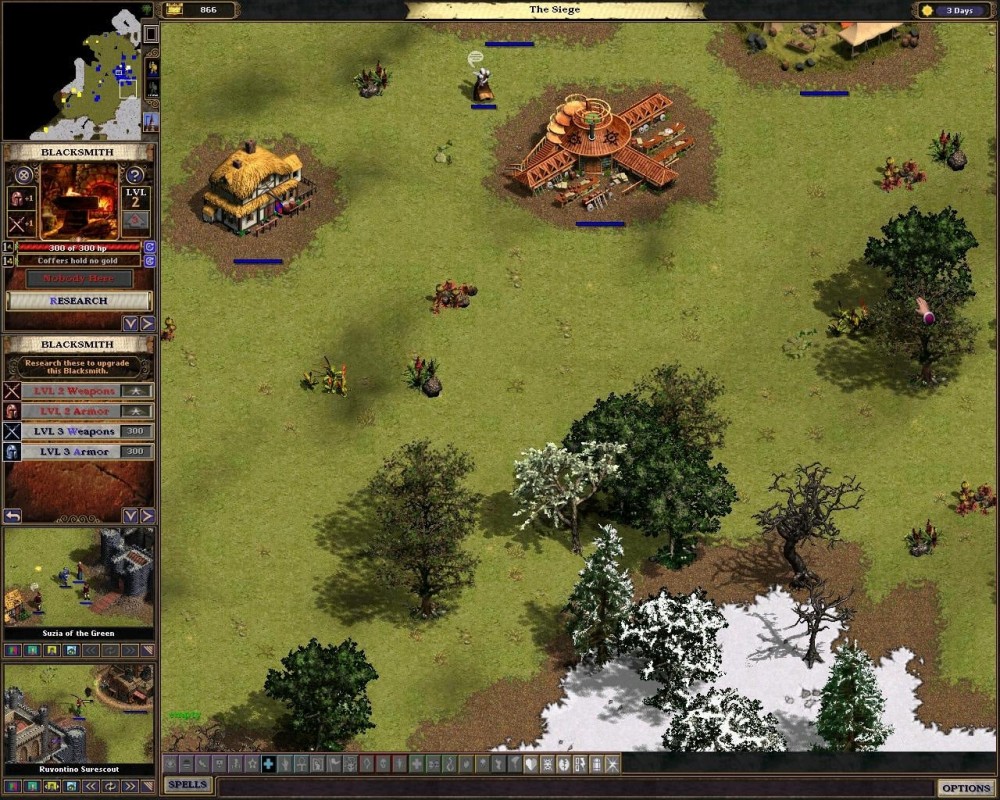The image size is (1000, 800).
Task: Open the Research list for the Blacksmith
Action: pos(80,300)
